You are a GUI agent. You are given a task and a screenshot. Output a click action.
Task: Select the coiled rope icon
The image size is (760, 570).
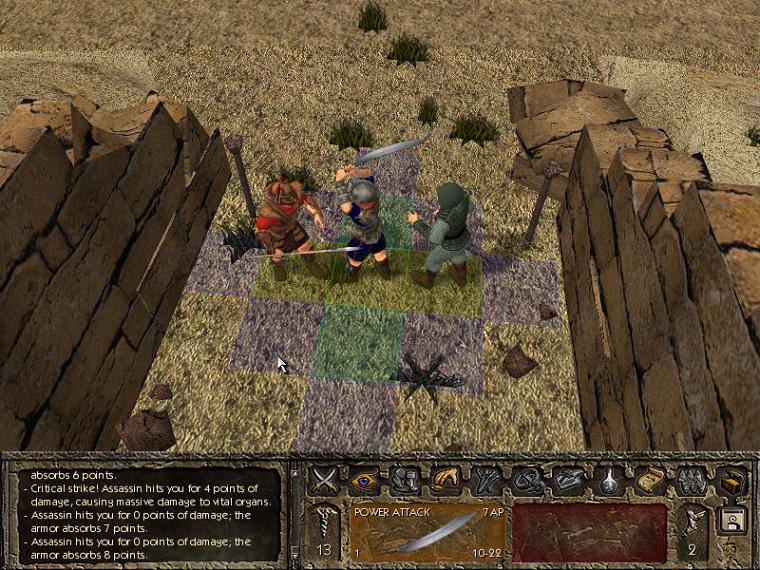click(527, 480)
